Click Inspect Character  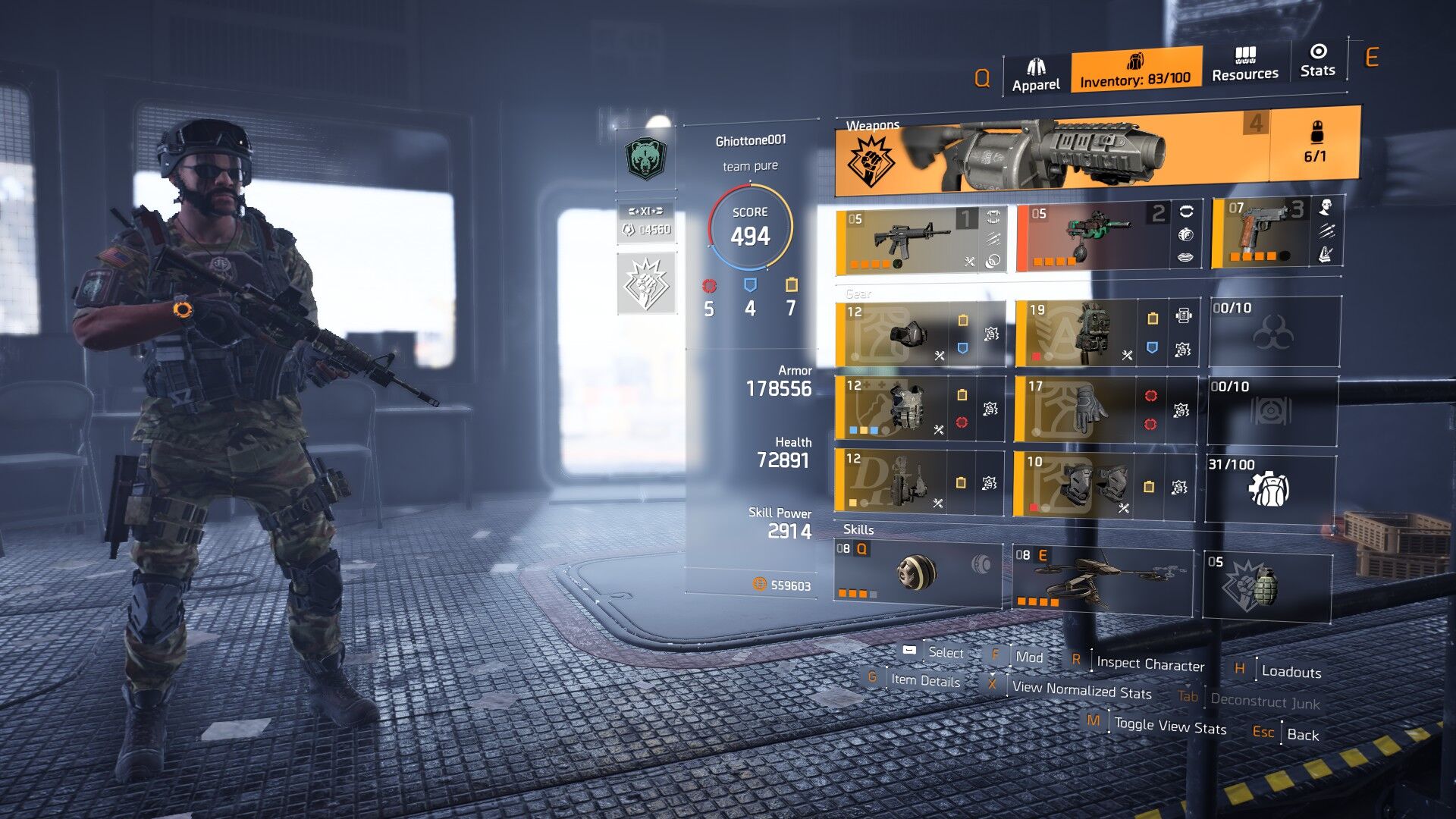[x=1150, y=664]
